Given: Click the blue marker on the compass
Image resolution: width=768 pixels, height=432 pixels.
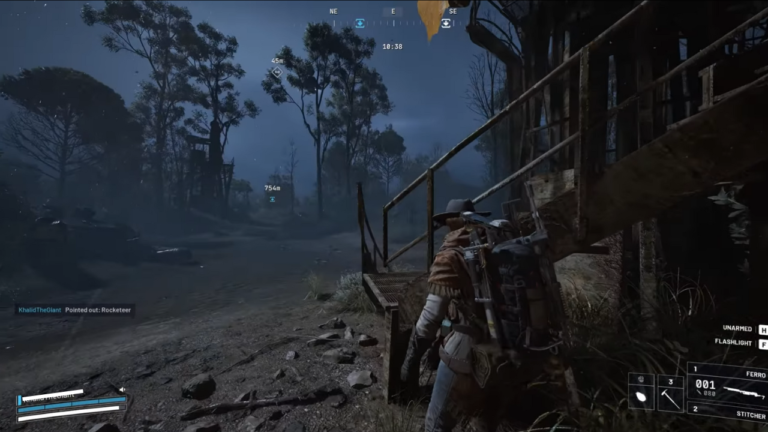Looking at the screenshot, I should pos(360,23).
